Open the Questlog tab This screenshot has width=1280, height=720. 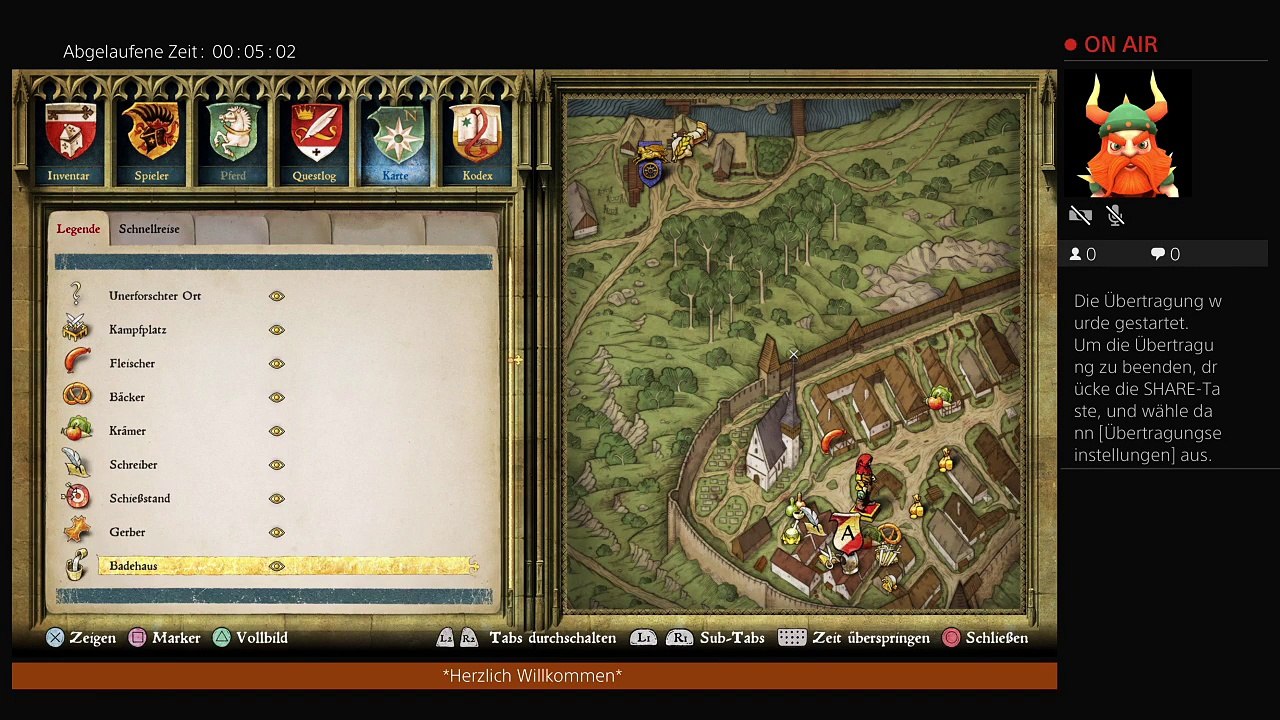[x=315, y=141]
